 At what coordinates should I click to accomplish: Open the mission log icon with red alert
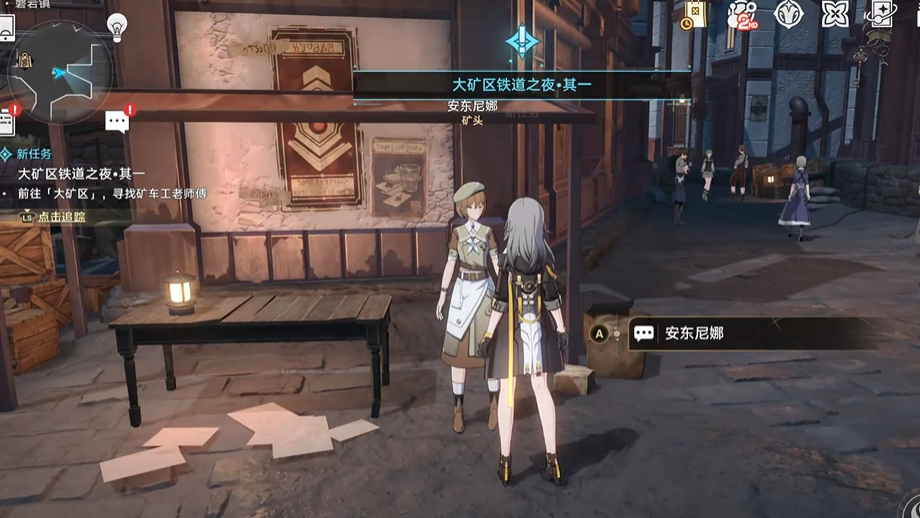(7, 121)
